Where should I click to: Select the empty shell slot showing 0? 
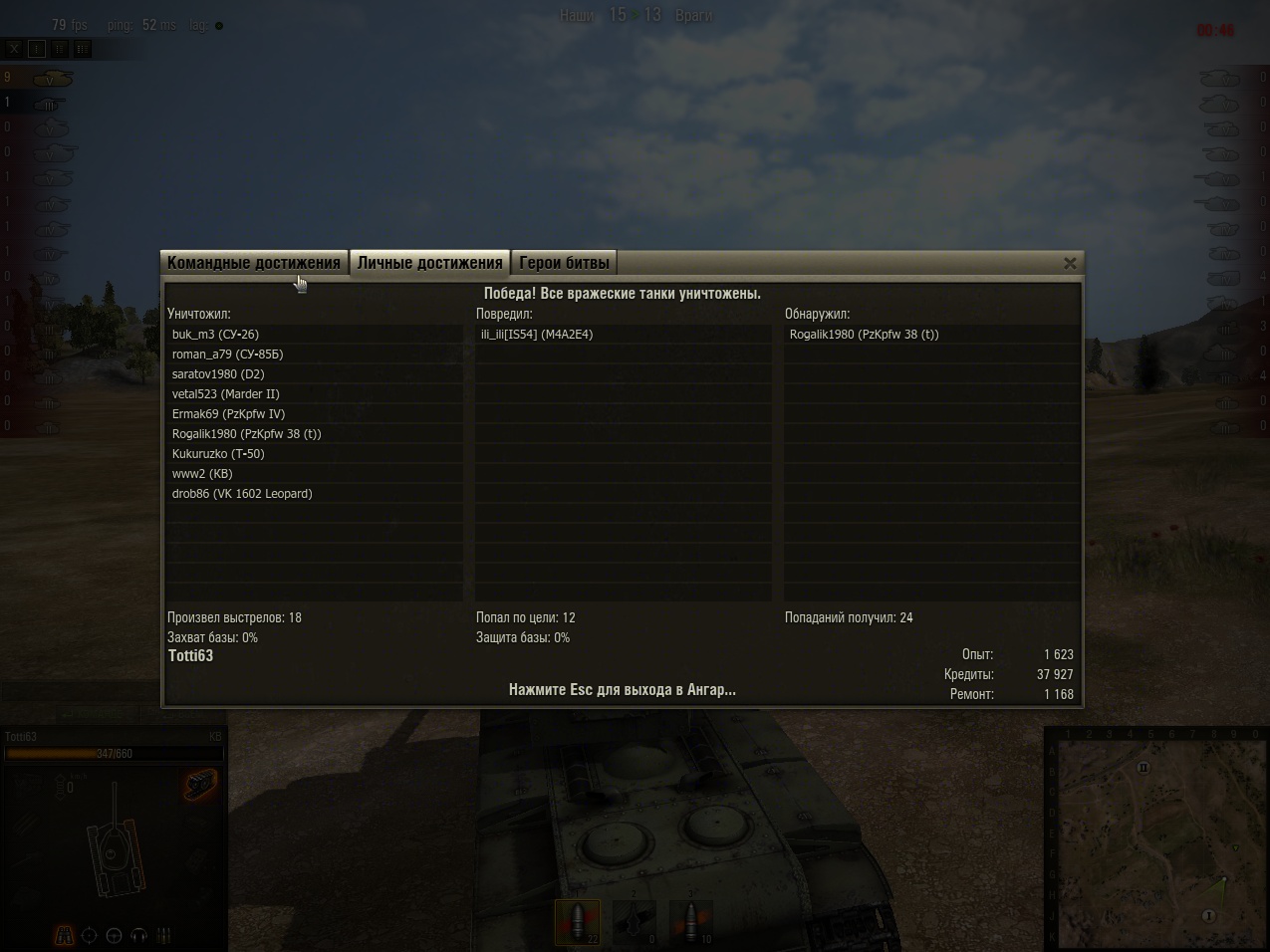(635, 922)
